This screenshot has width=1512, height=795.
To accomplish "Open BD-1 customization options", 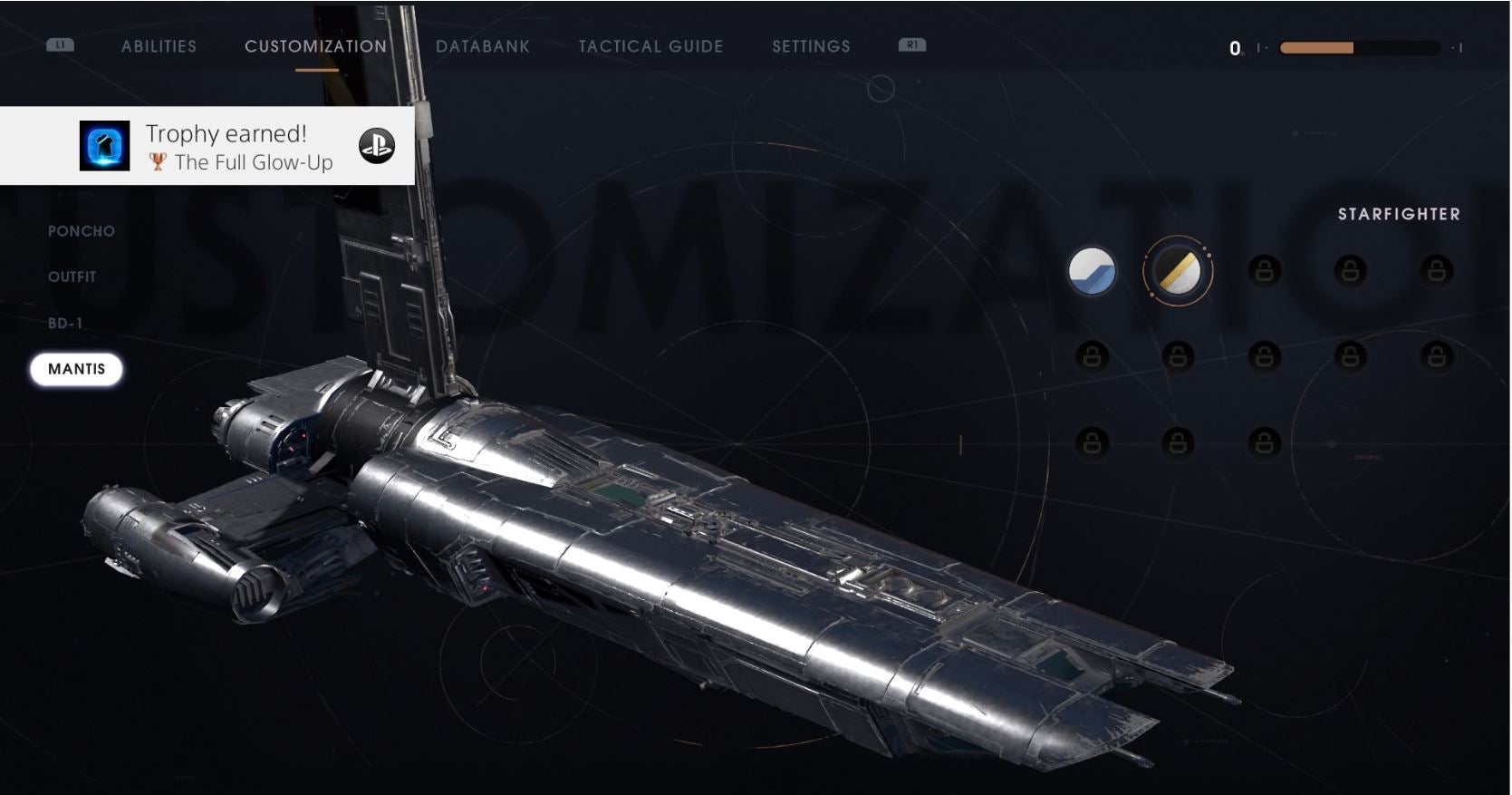I will coord(66,322).
